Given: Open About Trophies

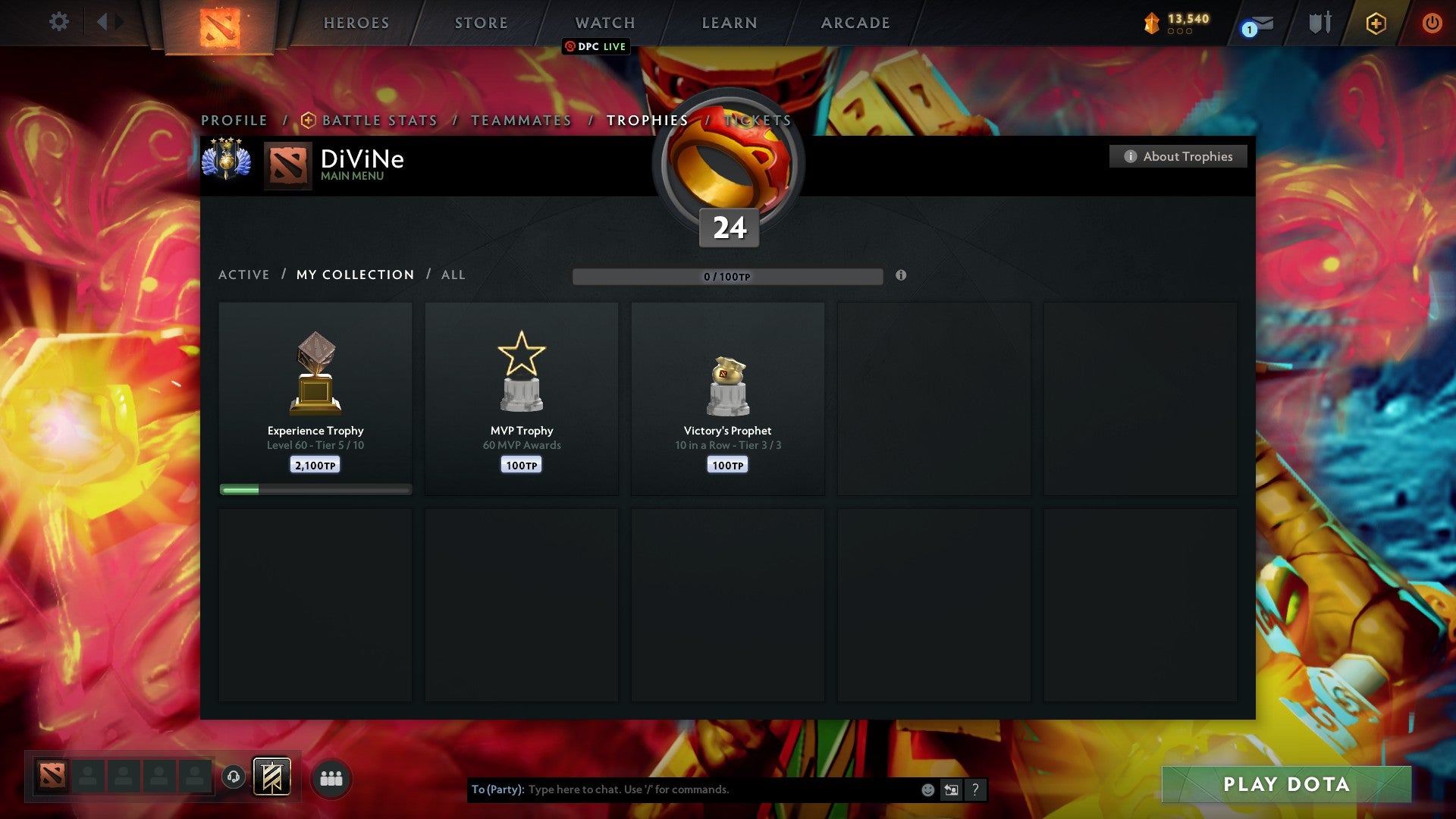Looking at the screenshot, I should [1178, 156].
